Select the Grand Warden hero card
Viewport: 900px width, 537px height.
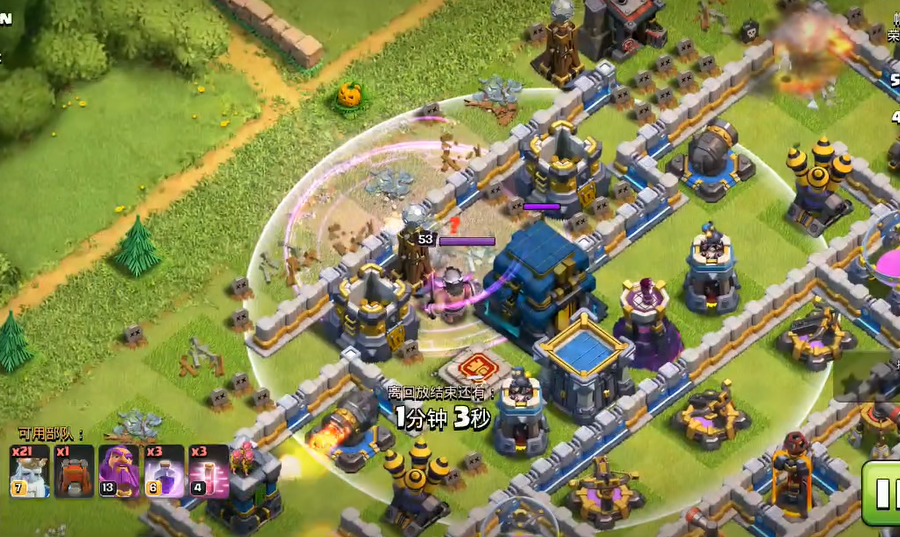[119, 471]
